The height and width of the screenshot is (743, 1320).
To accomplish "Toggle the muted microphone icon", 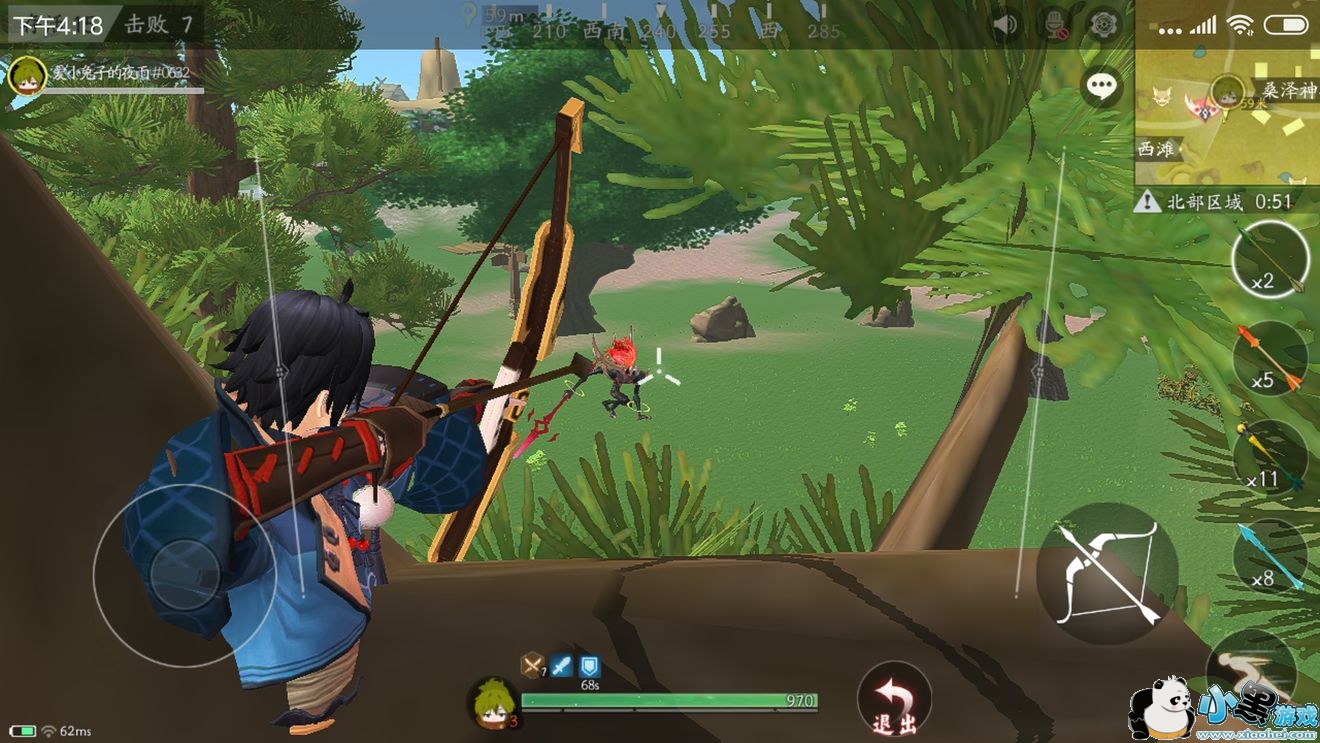I will (1055, 23).
